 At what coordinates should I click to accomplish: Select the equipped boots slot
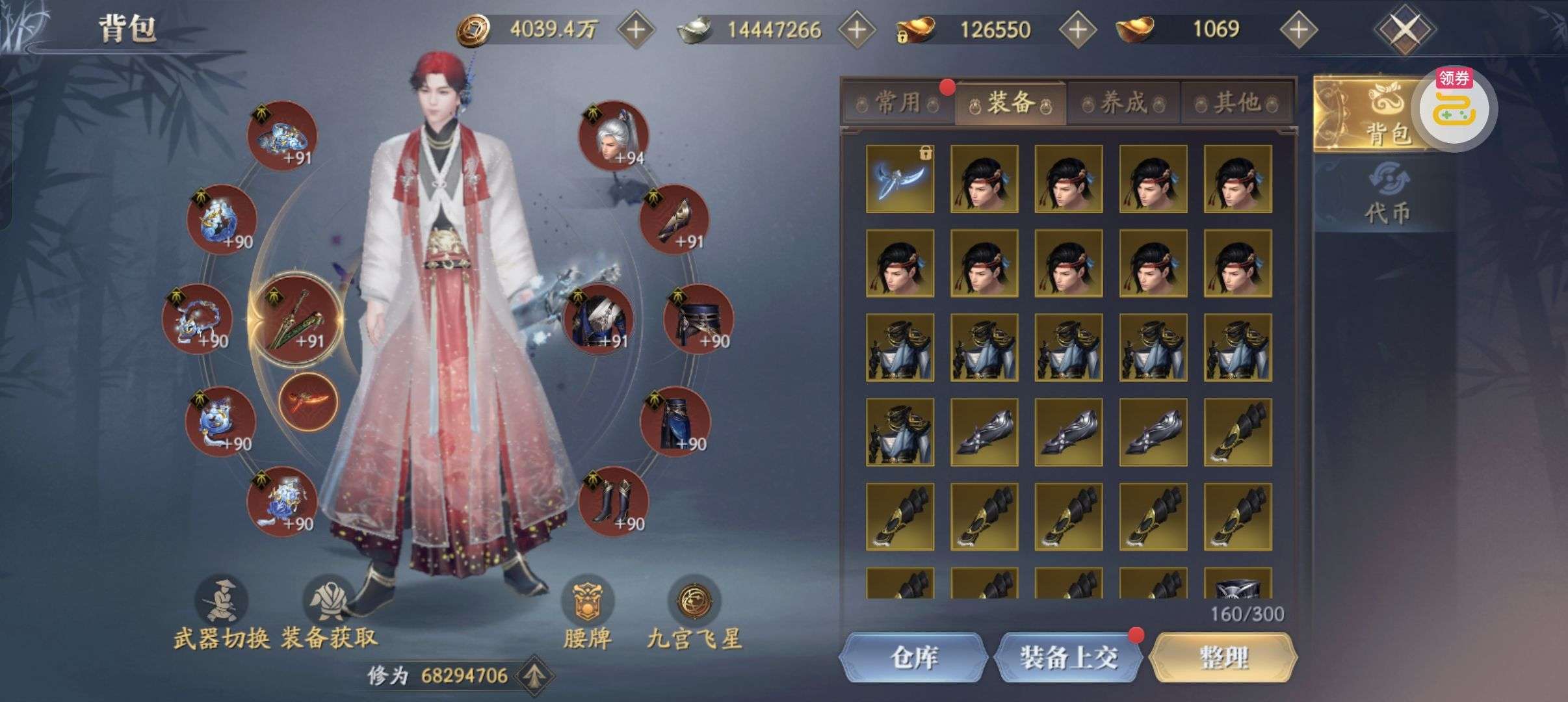tap(613, 501)
